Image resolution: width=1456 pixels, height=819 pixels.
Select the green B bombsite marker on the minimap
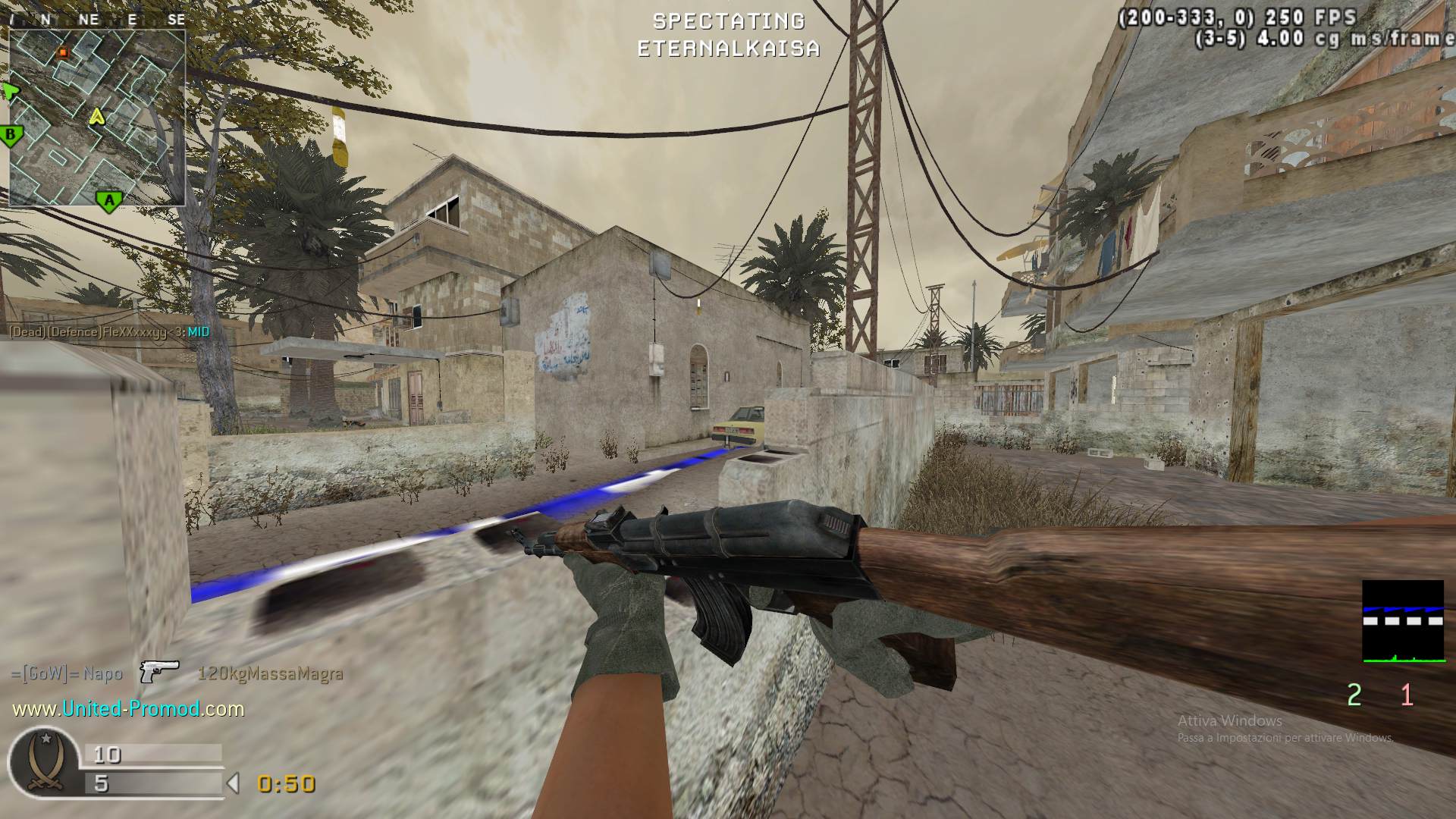11,136
